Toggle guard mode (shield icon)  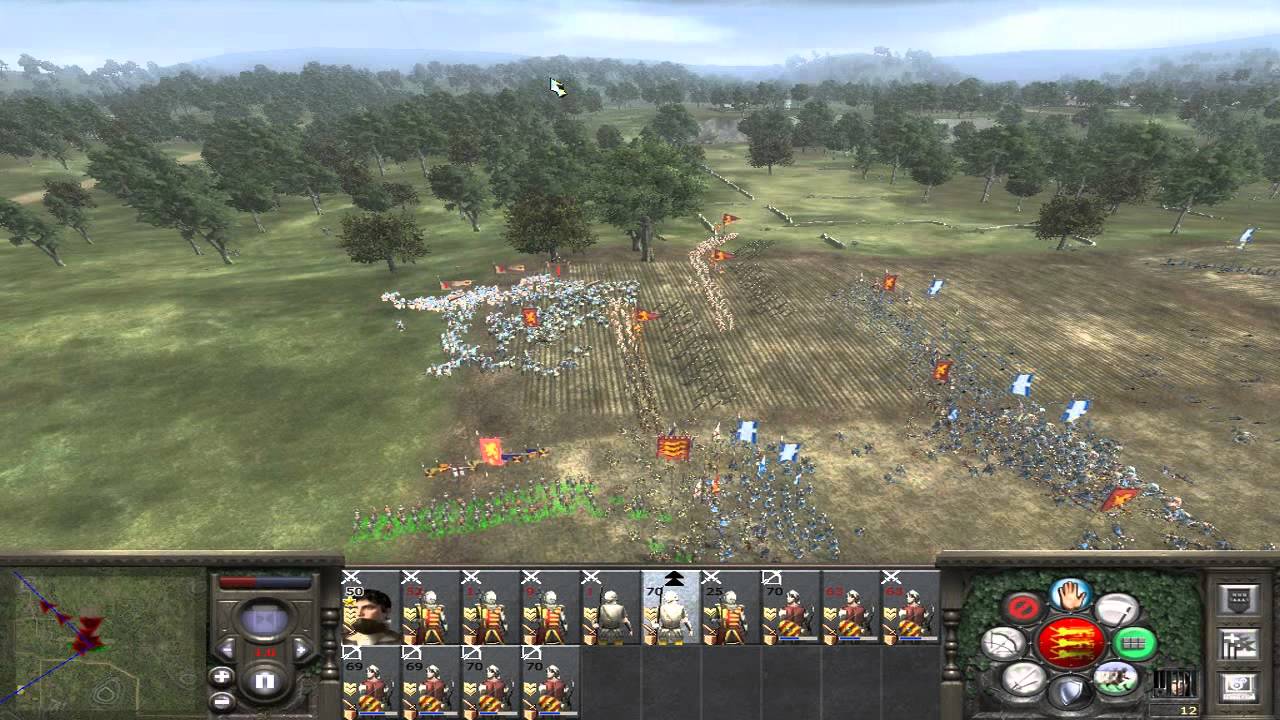[1070, 689]
